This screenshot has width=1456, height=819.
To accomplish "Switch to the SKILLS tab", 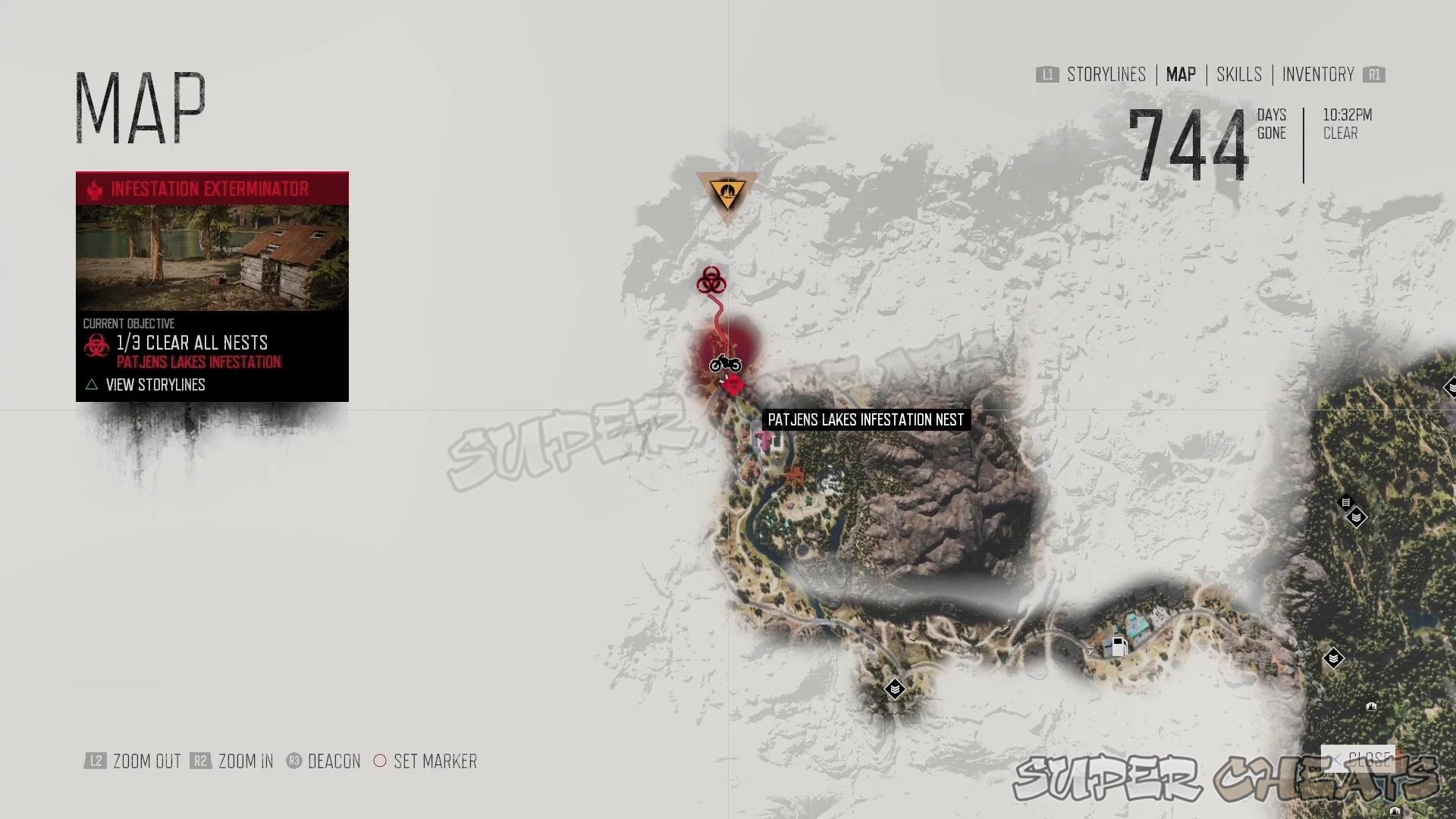I will tap(1238, 74).
